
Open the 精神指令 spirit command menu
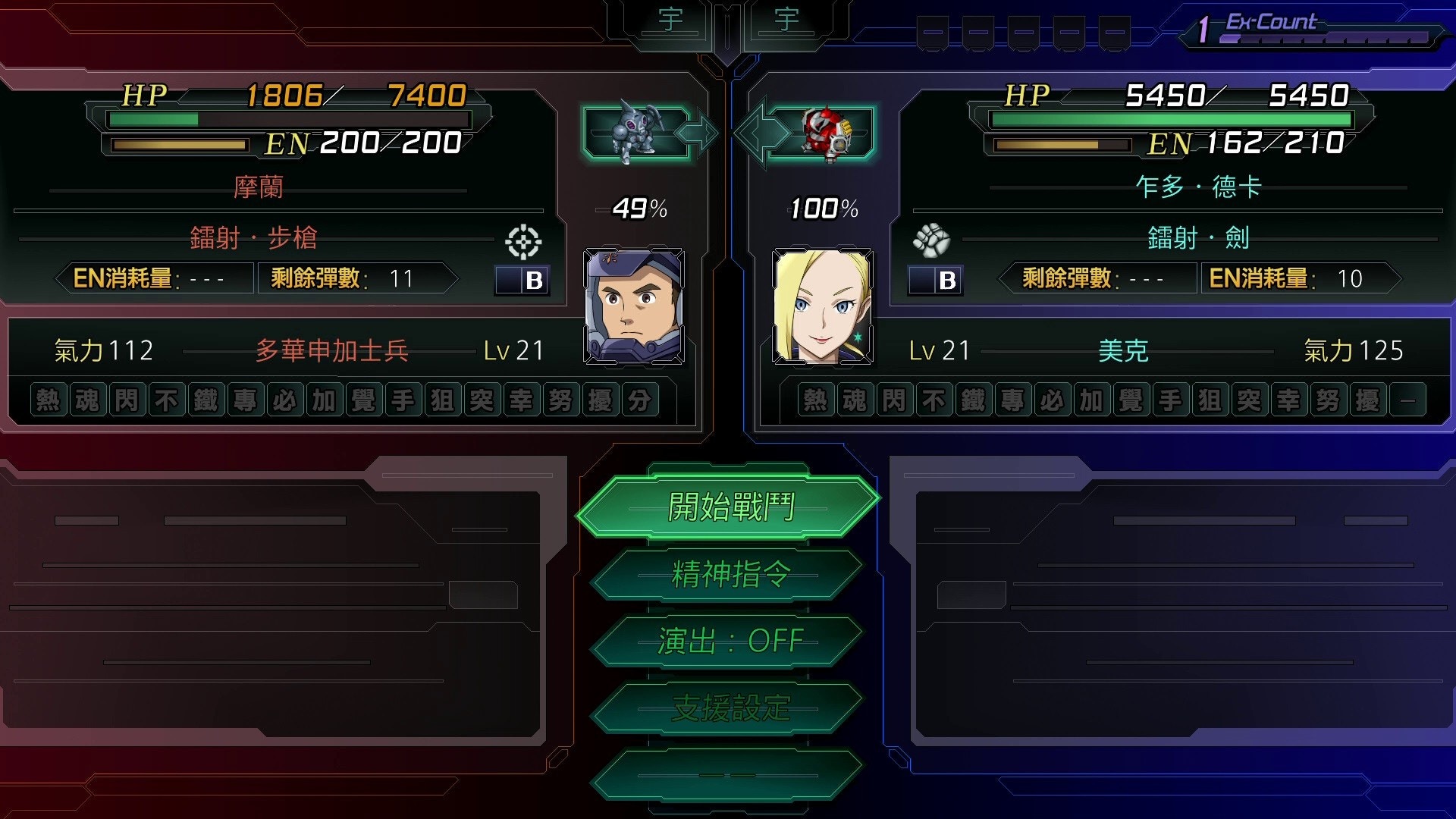click(x=728, y=574)
